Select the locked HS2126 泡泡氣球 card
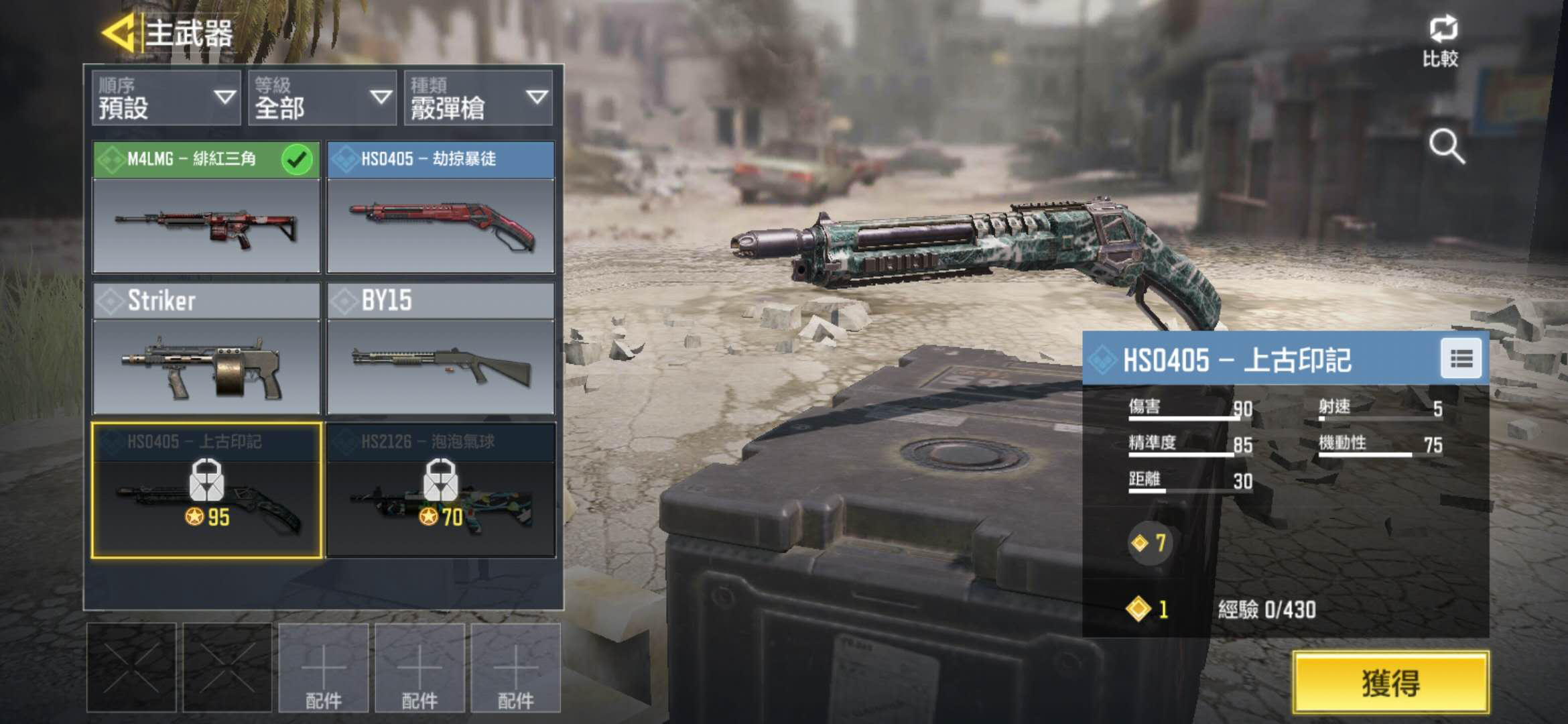The width and height of the screenshot is (1568, 724). pos(440,490)
